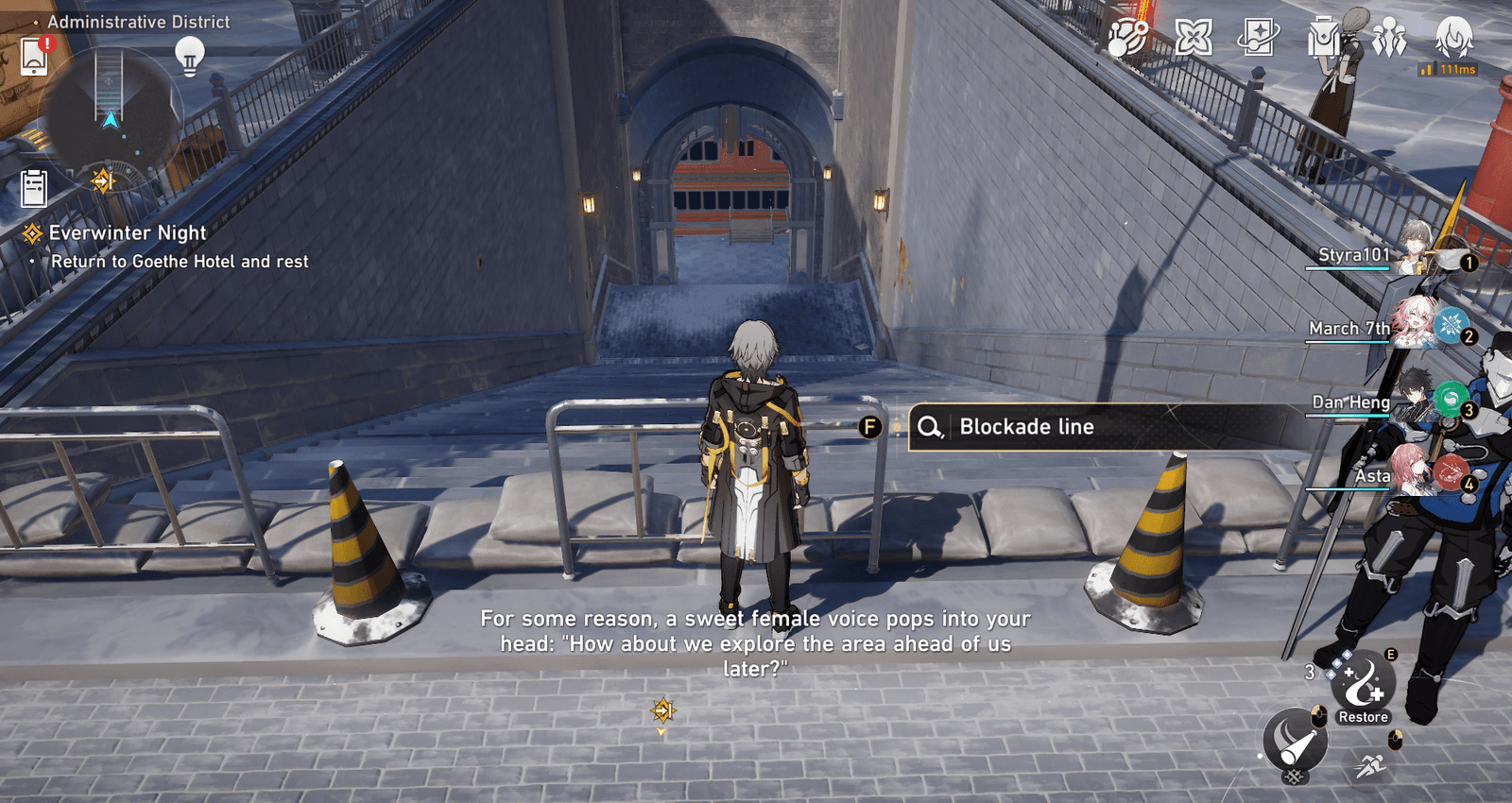Open the mission journal clipboard icon
The height and width of the screenshot is (803, 1512).
pyautogui.click(x=36, y=187)
